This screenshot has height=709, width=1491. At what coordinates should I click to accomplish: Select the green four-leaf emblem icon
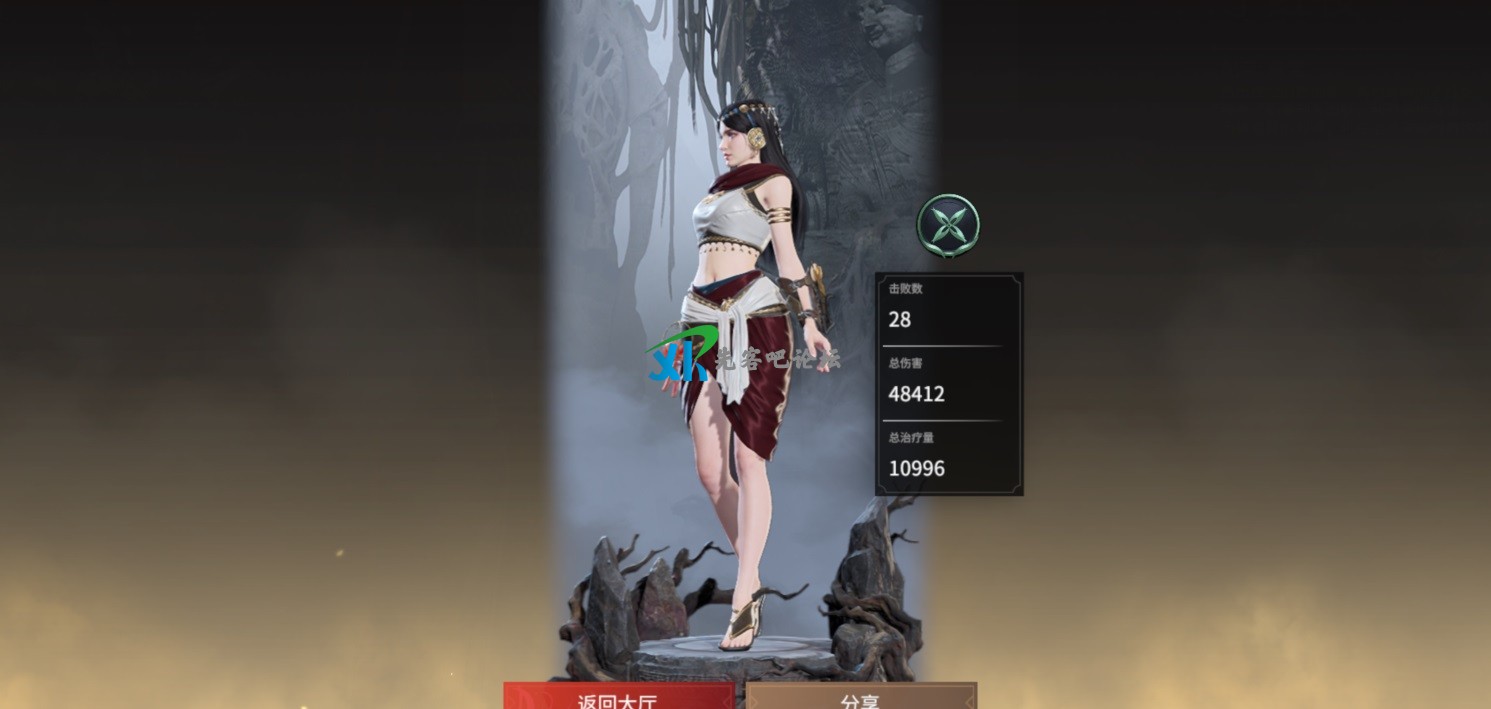[x=948, y=225]
